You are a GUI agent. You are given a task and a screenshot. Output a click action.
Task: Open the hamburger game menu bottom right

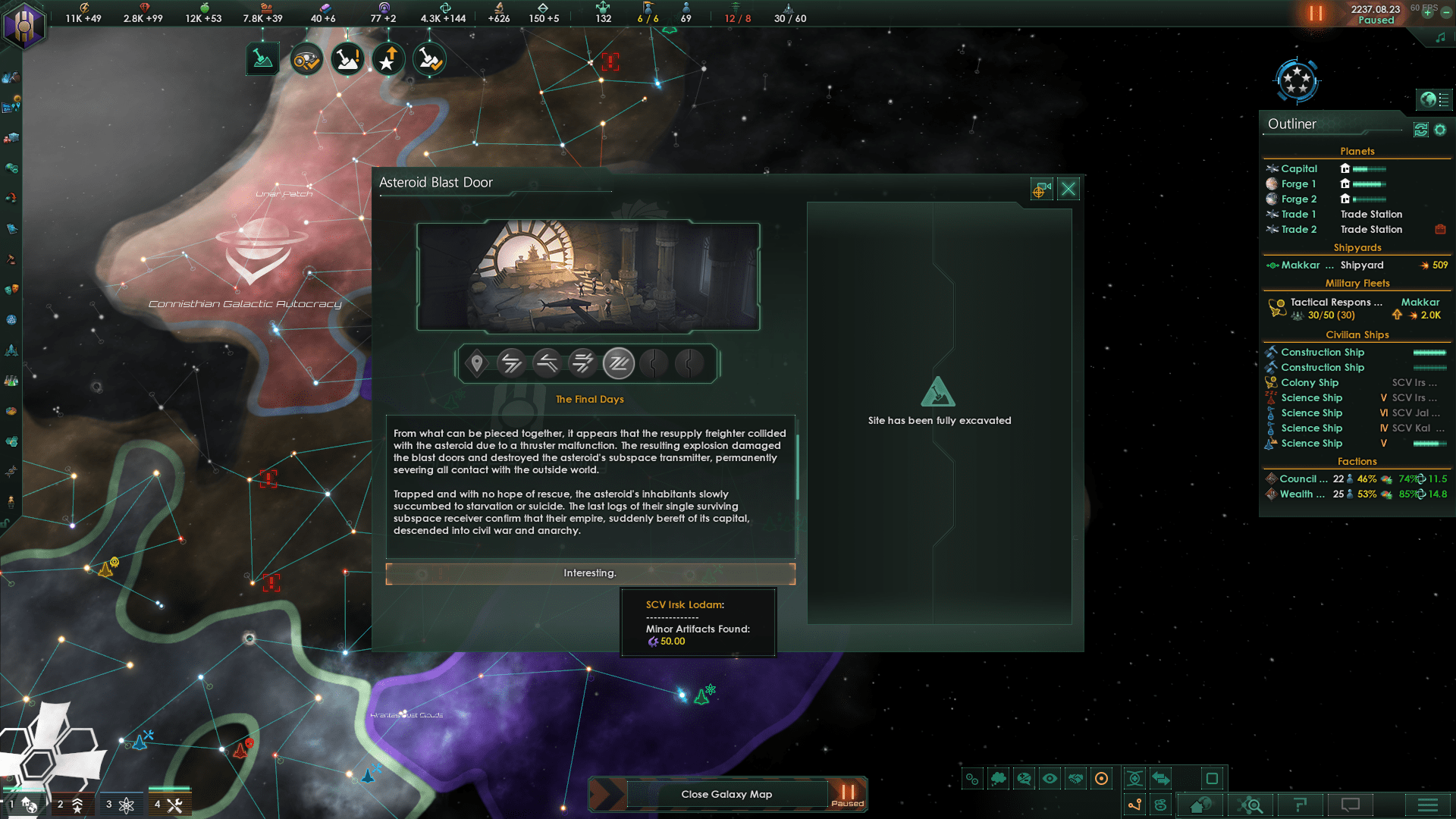pos(1427,805)
